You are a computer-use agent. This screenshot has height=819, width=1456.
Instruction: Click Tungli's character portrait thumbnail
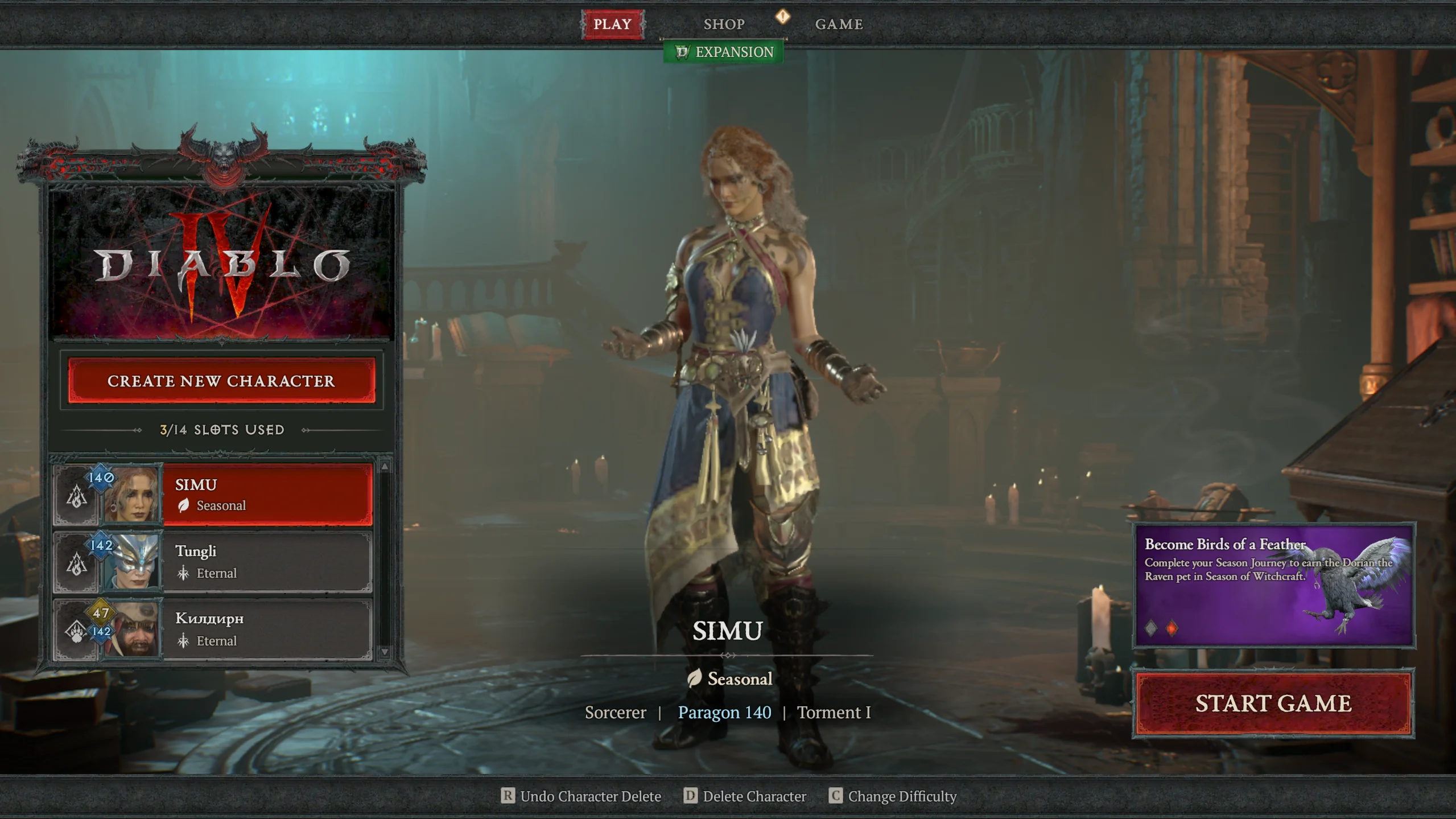click(x=134, y=563)
